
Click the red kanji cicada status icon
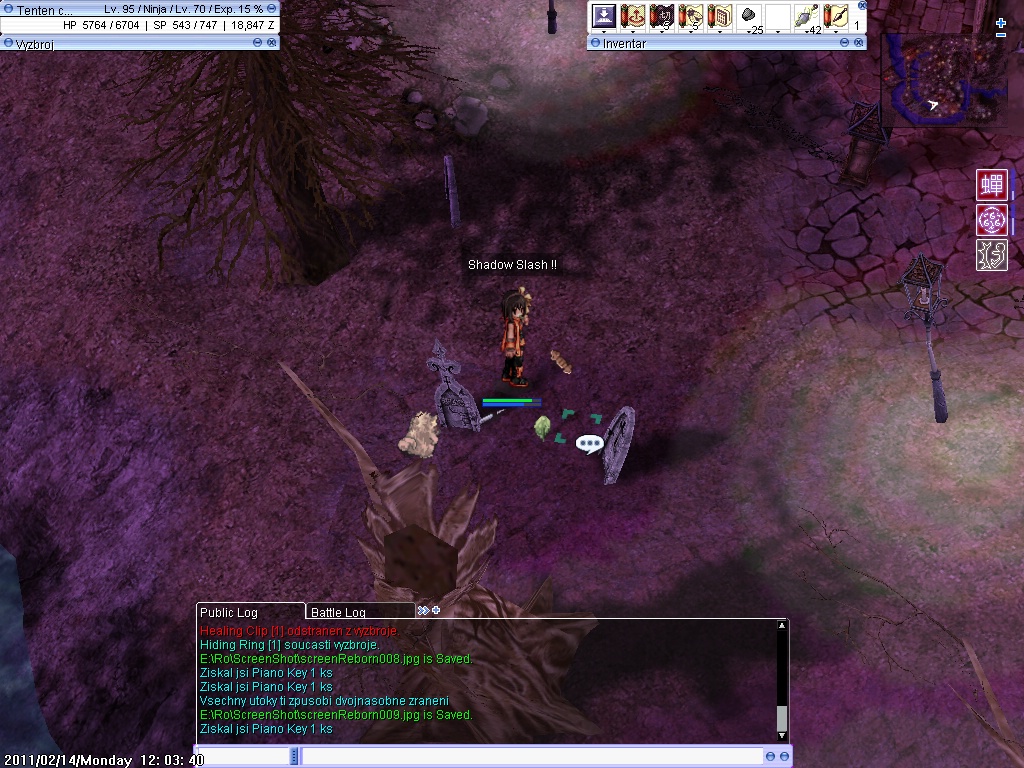(x=992, y=185)
